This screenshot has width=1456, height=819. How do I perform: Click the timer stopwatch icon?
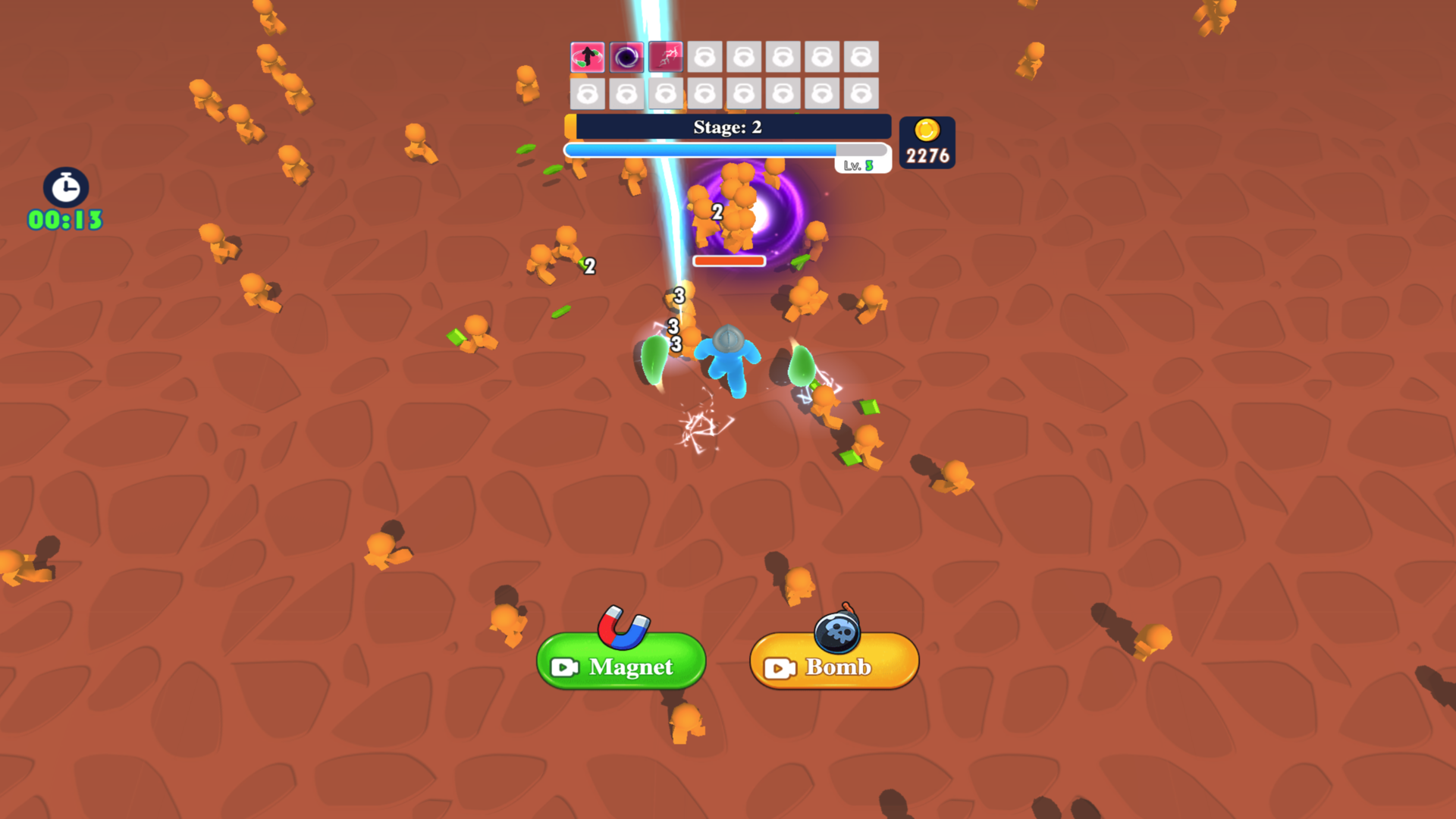[64, 189]
